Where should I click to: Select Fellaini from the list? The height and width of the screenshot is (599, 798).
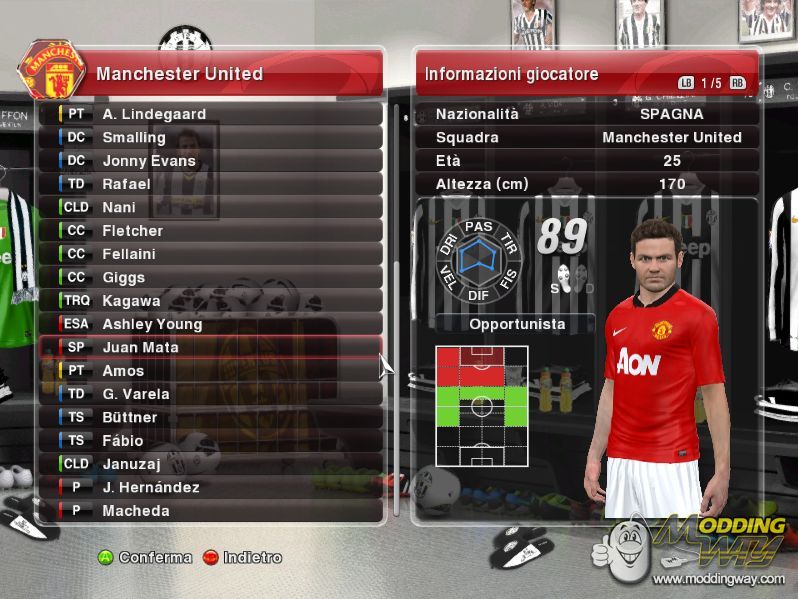(210, 254)
